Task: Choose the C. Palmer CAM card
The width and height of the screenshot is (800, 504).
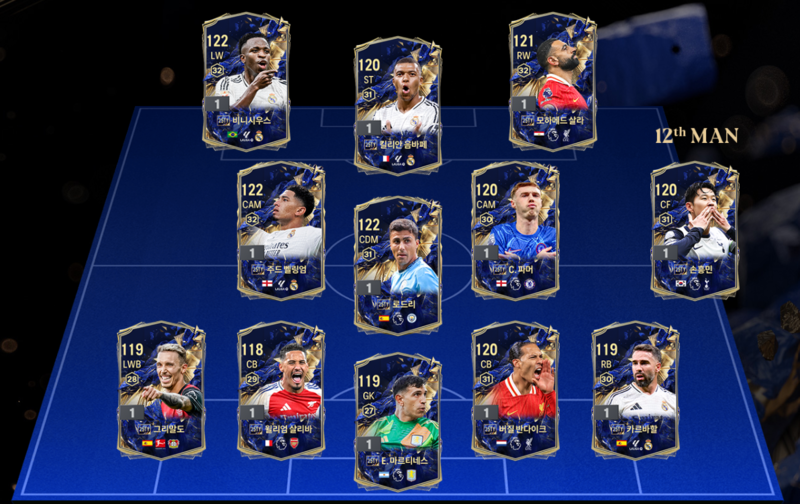Action: [x=514, y=230]
